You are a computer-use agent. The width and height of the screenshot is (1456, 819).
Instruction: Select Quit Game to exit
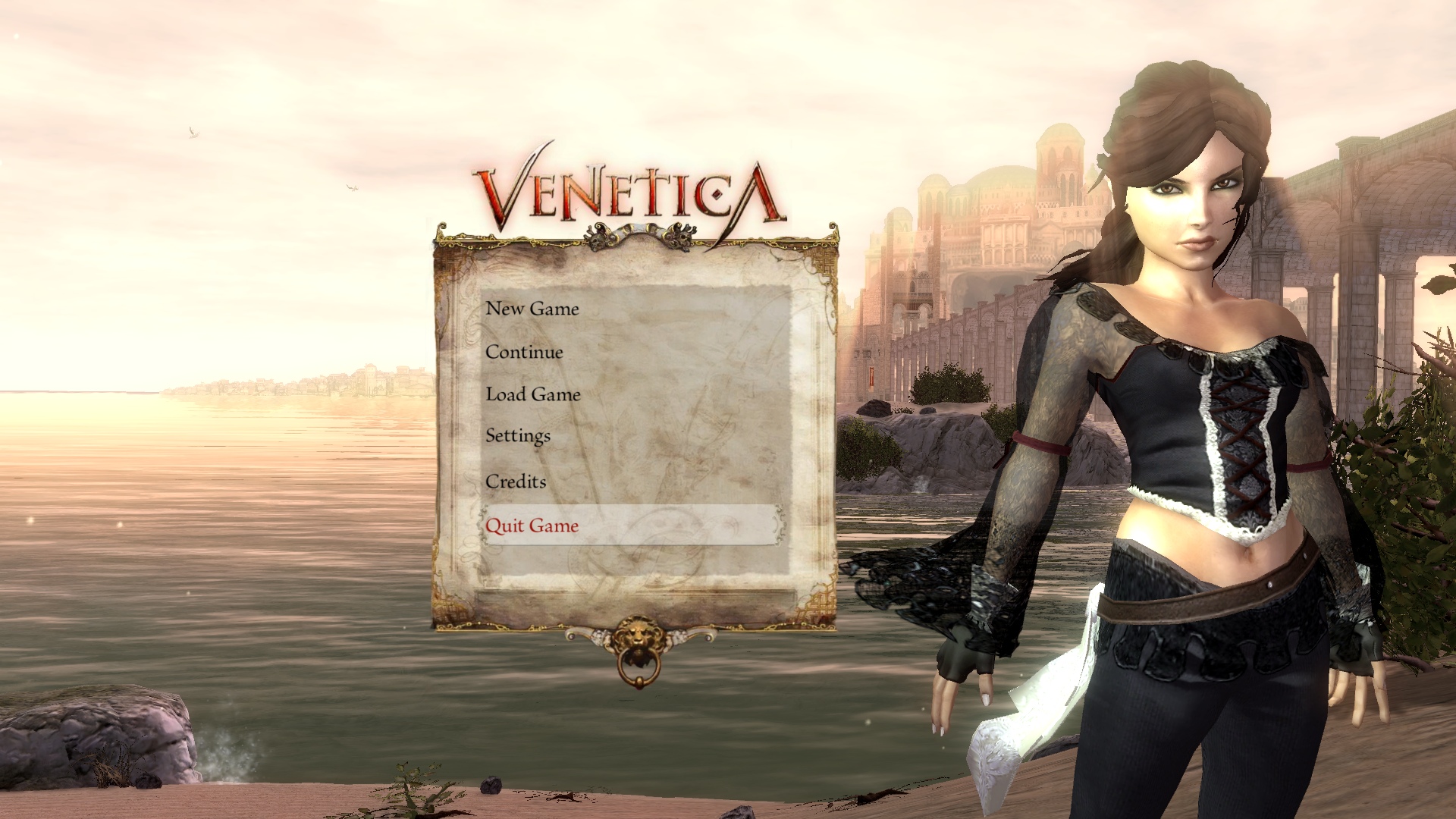[532, 526]
